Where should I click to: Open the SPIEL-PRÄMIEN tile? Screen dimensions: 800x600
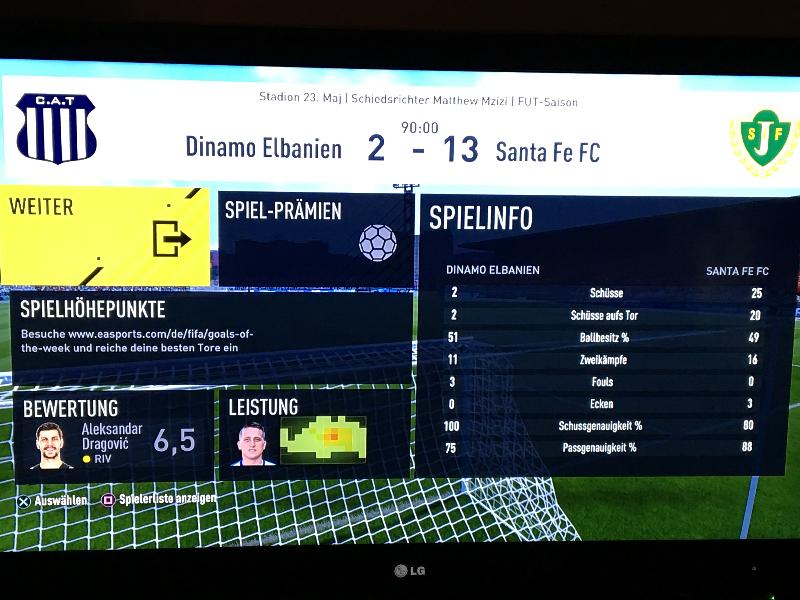click(315, 238)
